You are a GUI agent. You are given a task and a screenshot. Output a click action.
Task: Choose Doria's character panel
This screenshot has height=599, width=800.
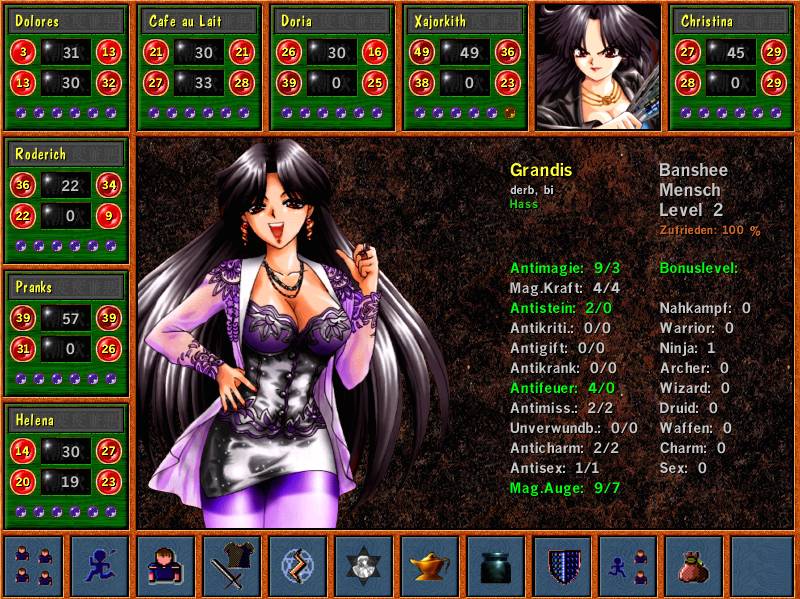point(333,67)
